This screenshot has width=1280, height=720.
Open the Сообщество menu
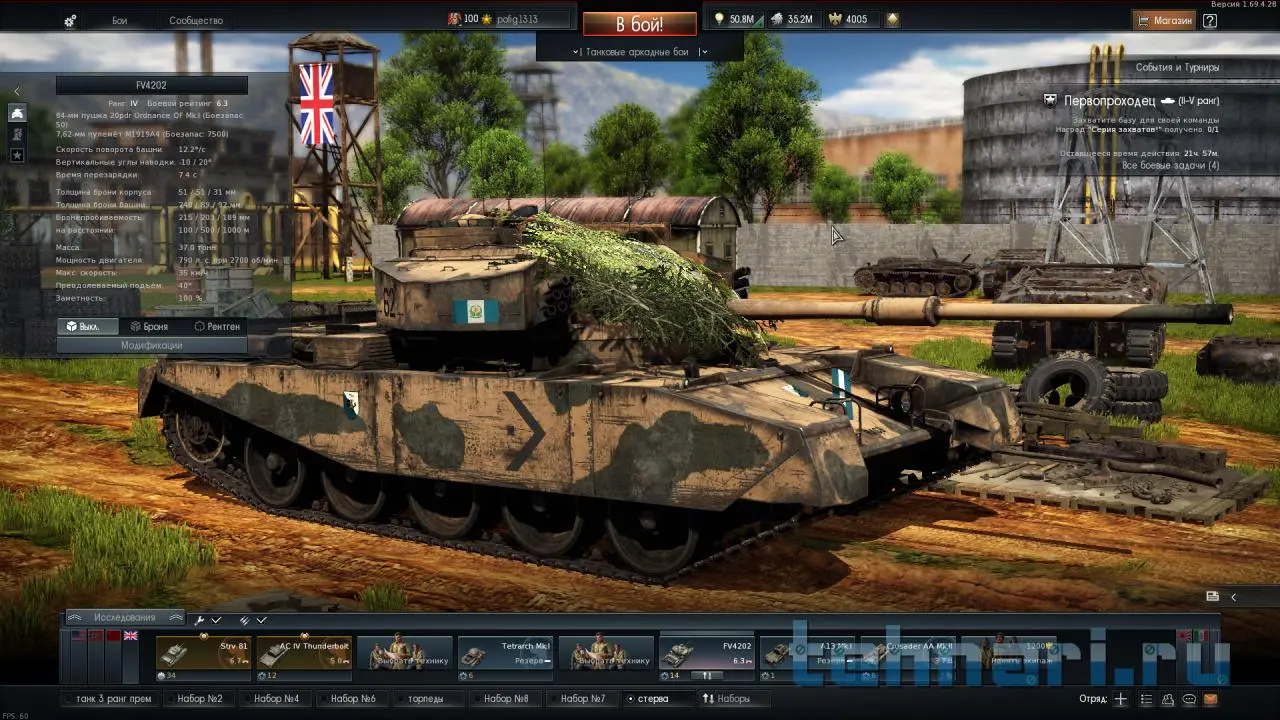pos(196,20)
